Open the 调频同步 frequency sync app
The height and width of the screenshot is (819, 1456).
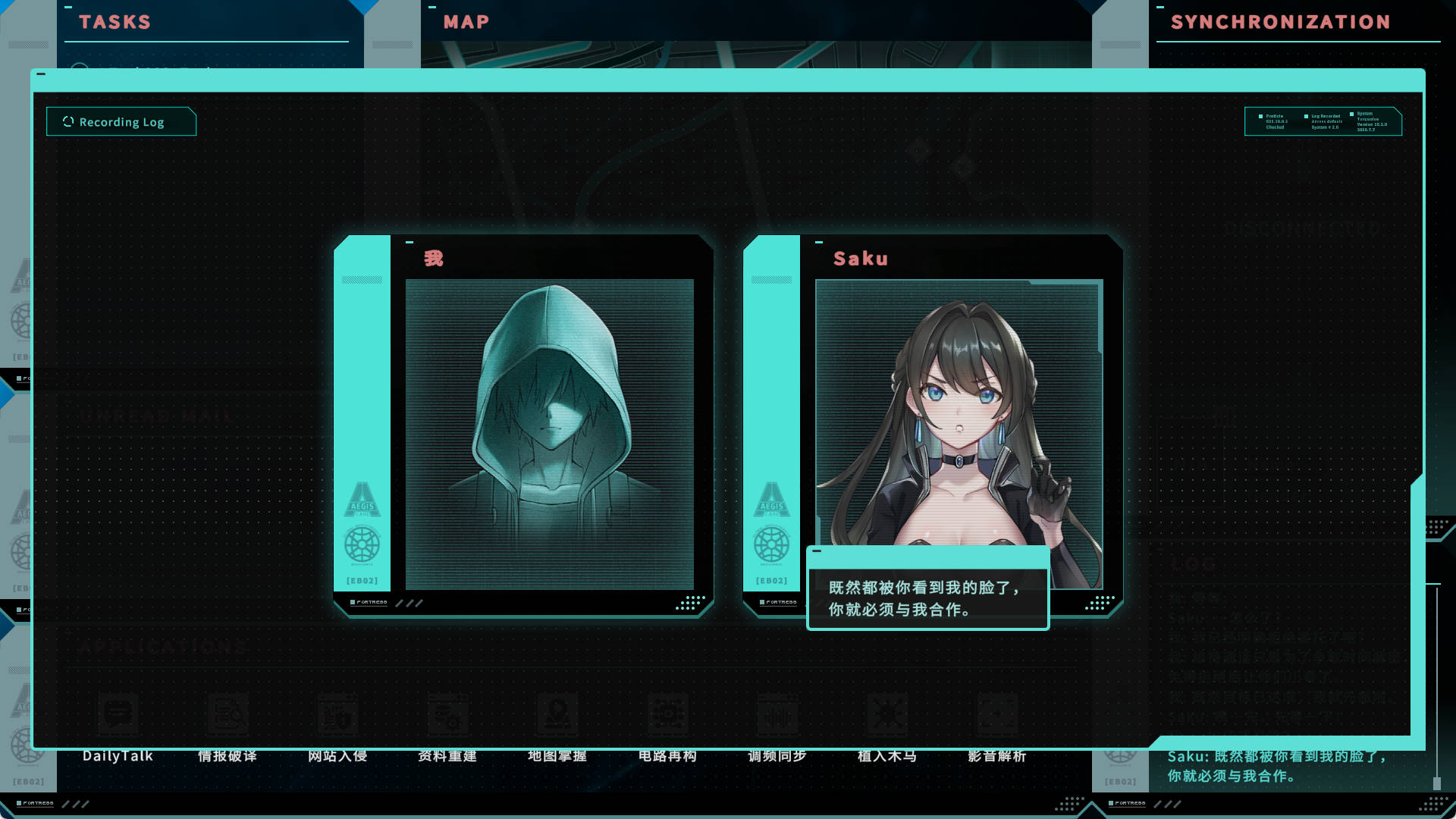pyautogui.click(x=778, y=714)
